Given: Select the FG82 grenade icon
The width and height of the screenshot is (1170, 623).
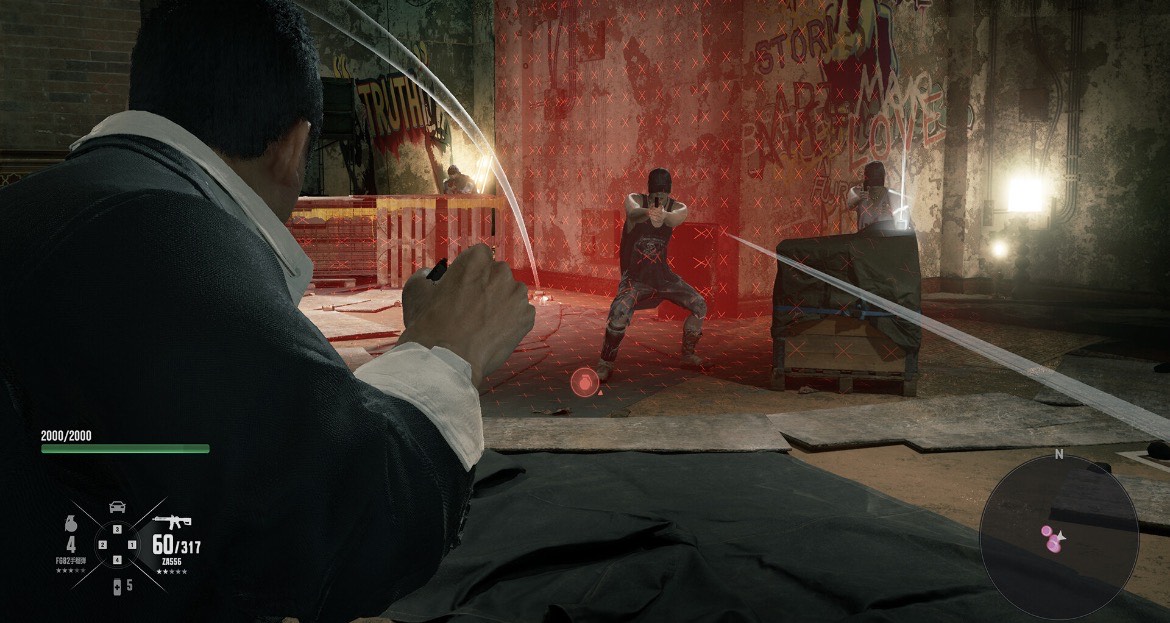Looking at the screenshot, I should [x=71, y=522].
